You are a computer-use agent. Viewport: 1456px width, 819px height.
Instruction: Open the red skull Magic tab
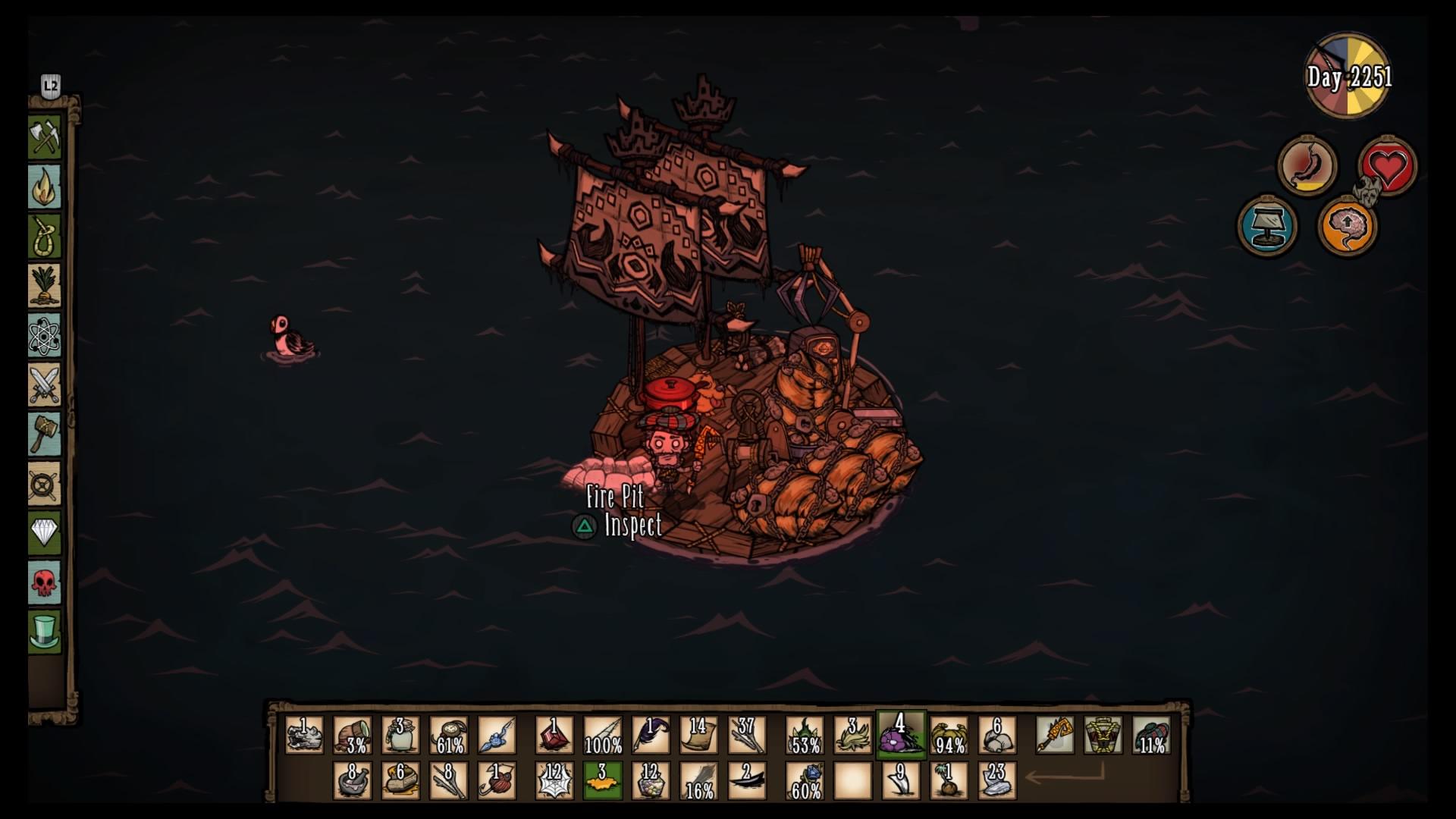45,582
